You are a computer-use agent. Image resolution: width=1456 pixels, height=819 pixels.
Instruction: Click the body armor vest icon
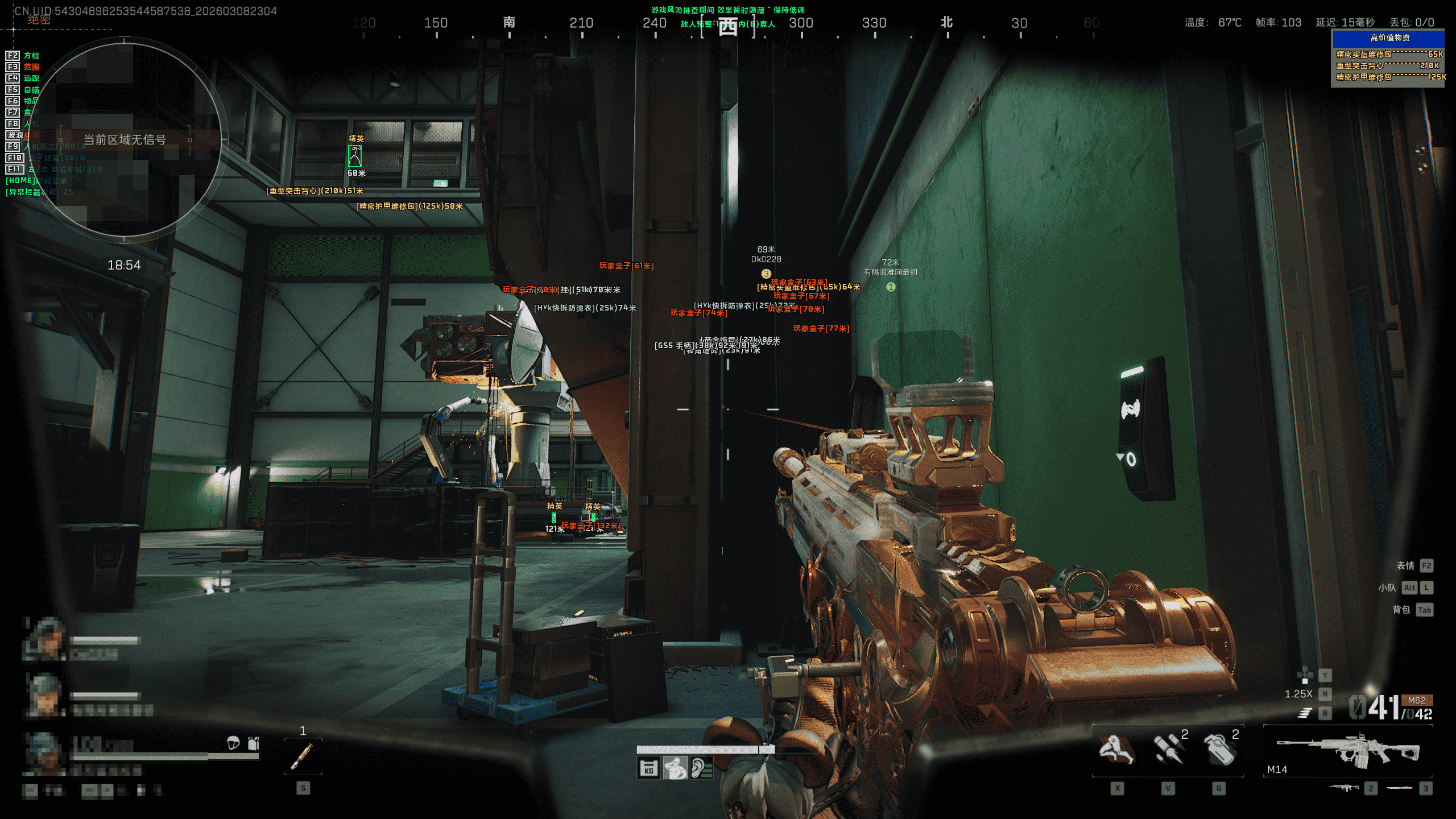pos(254,743)
